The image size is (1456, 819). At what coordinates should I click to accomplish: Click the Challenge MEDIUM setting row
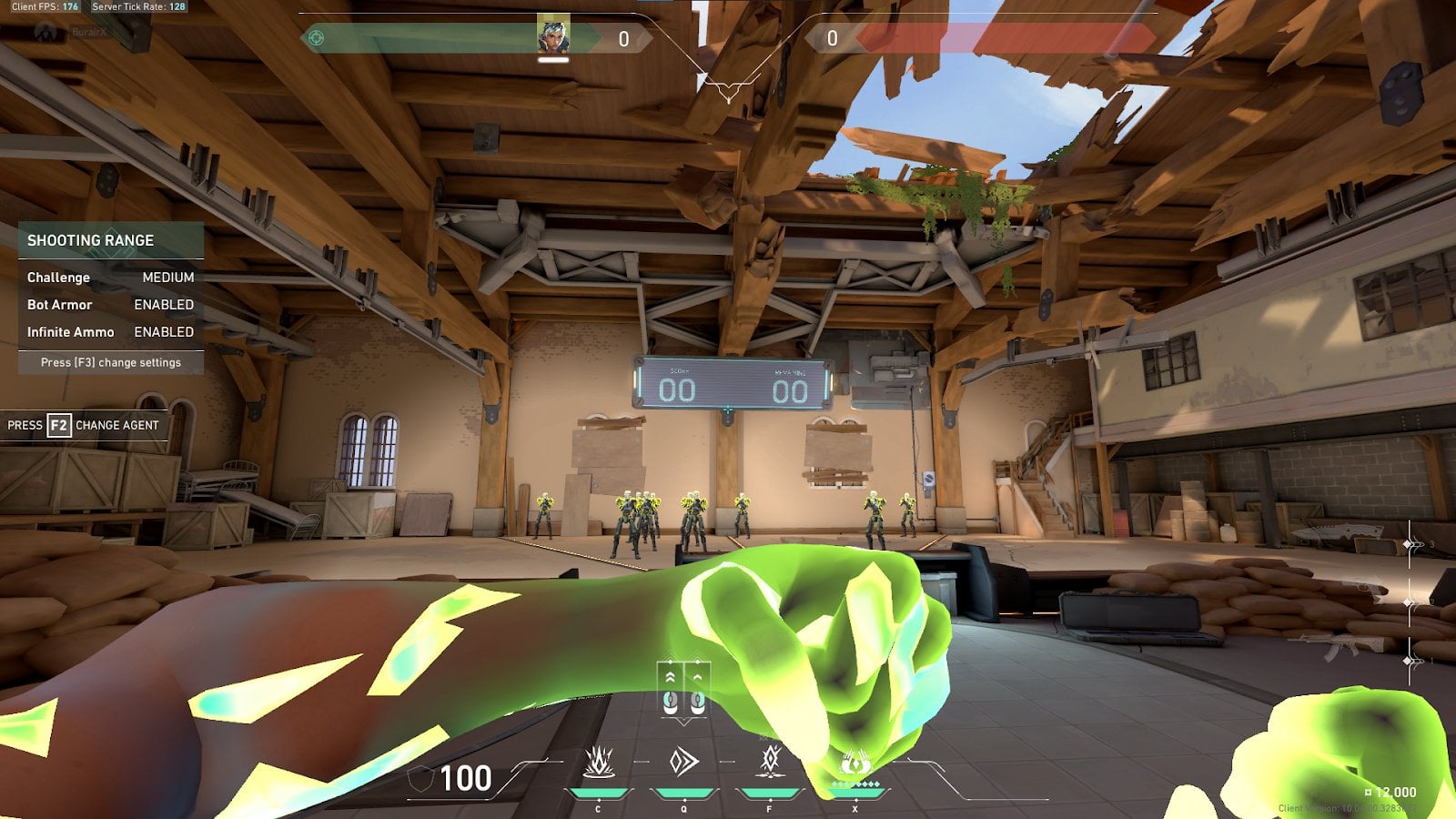click(110, 278)
